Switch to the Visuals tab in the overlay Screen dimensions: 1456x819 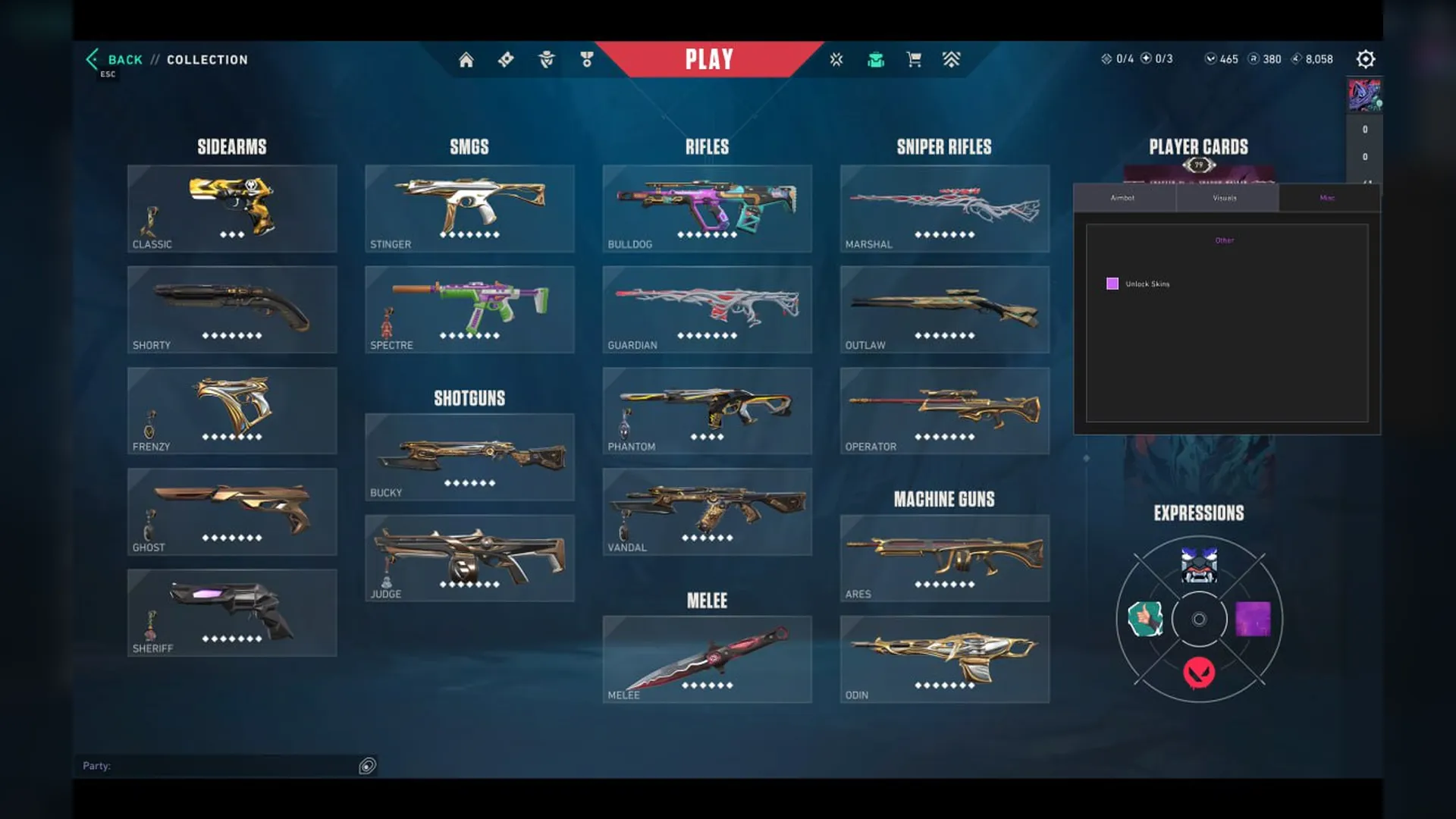[1225, 198]
